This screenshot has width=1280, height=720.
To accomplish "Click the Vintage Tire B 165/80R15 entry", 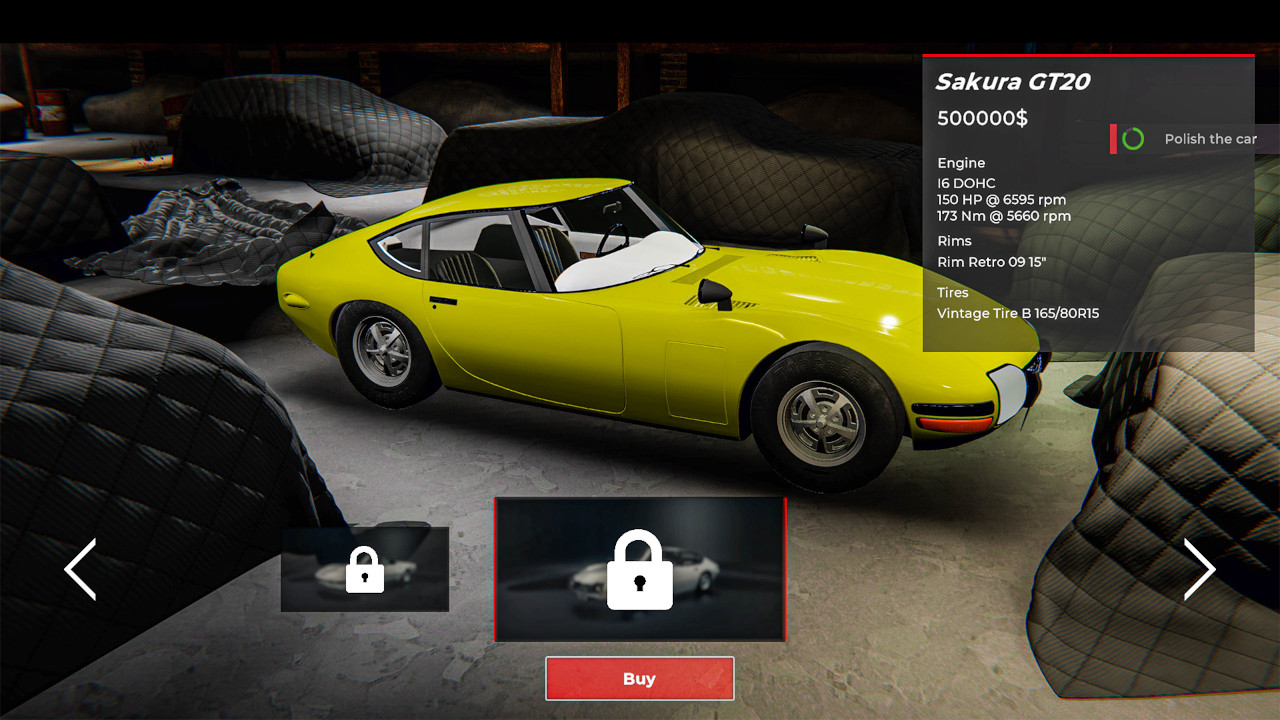I will tap(1017, 313).
